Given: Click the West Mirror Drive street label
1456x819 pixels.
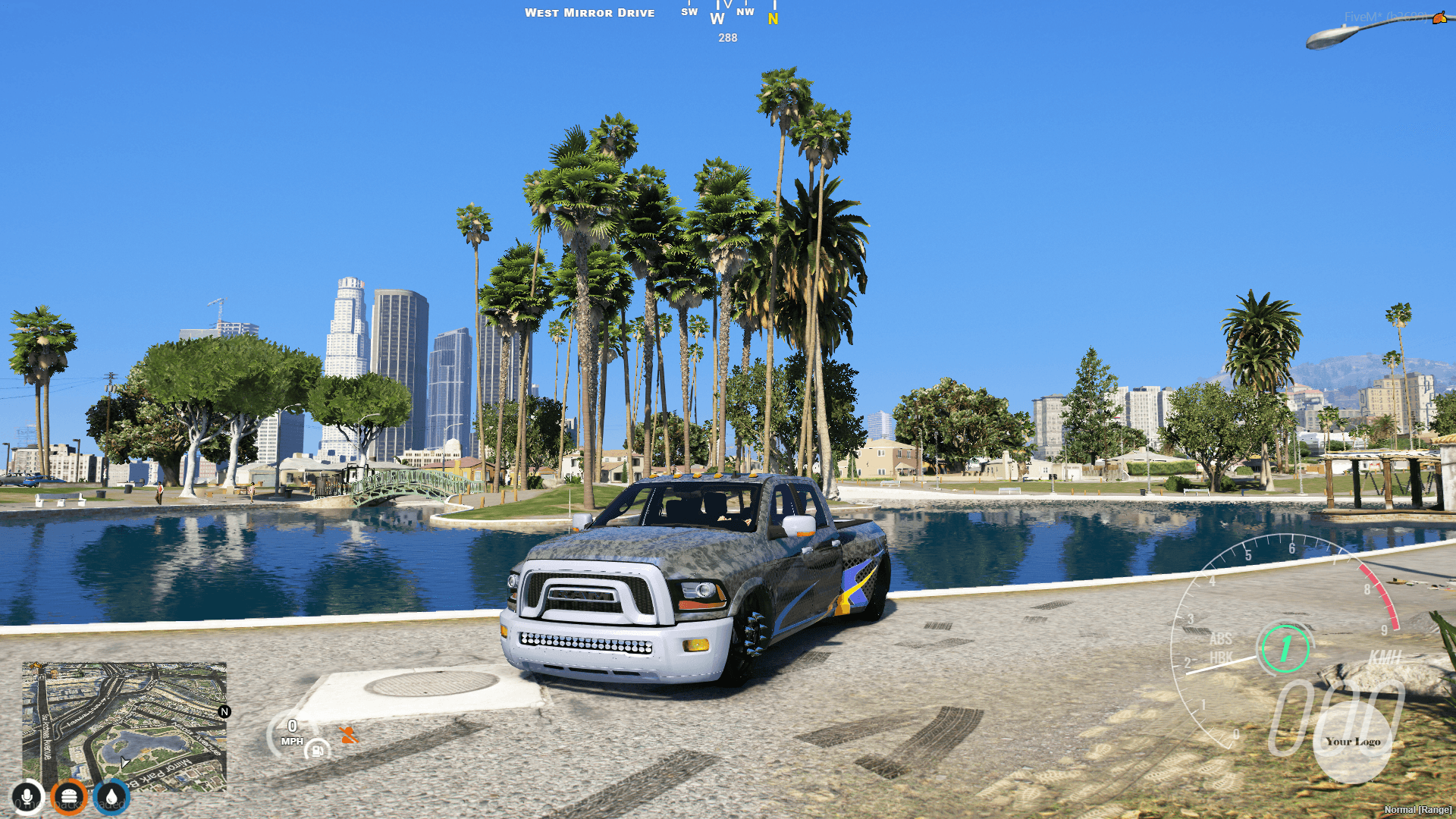Looking at the screenshot, I should (591, 12).
